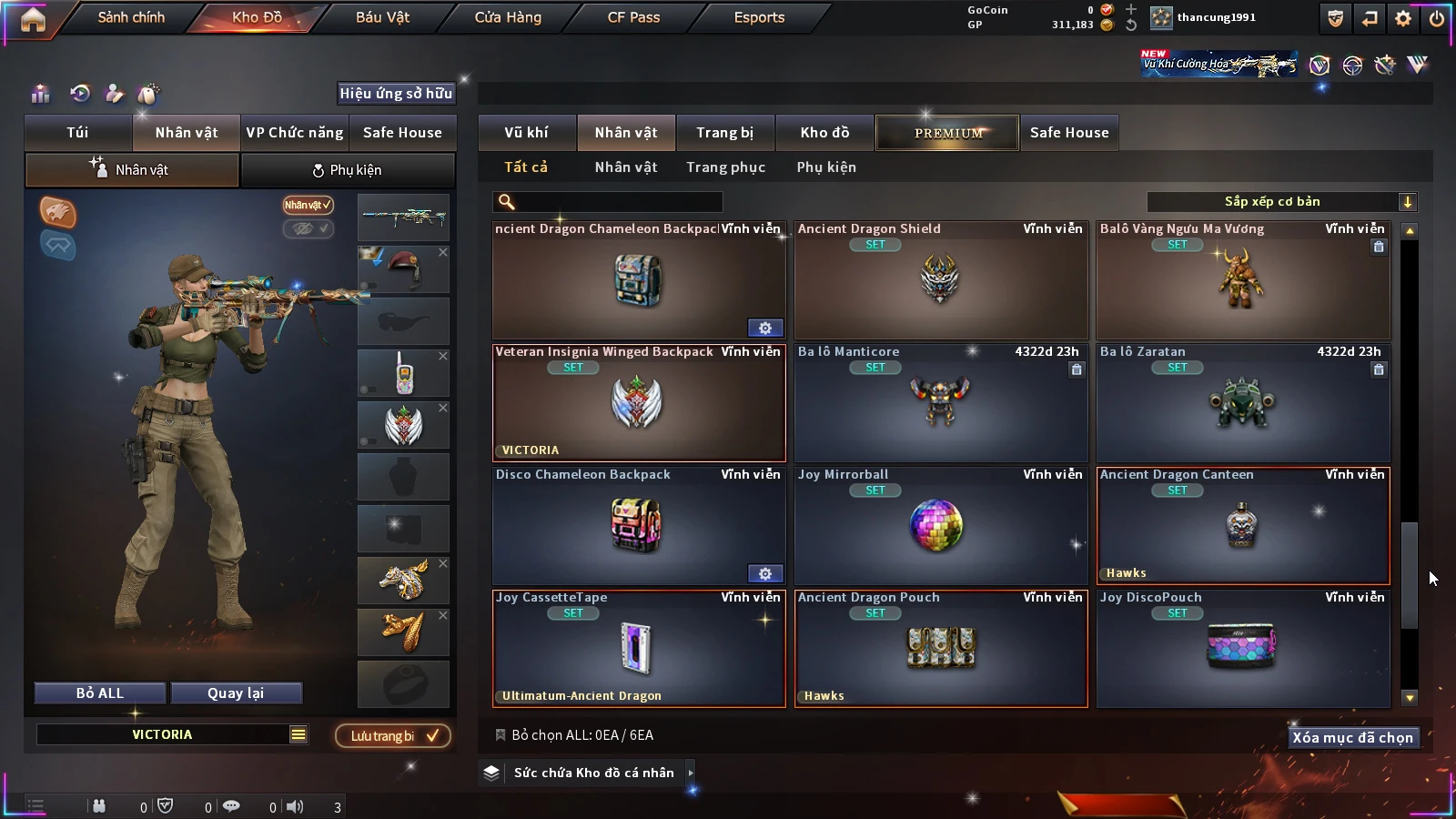
Task: Filter by Trang phục costumes
Action: pos(725,167)
